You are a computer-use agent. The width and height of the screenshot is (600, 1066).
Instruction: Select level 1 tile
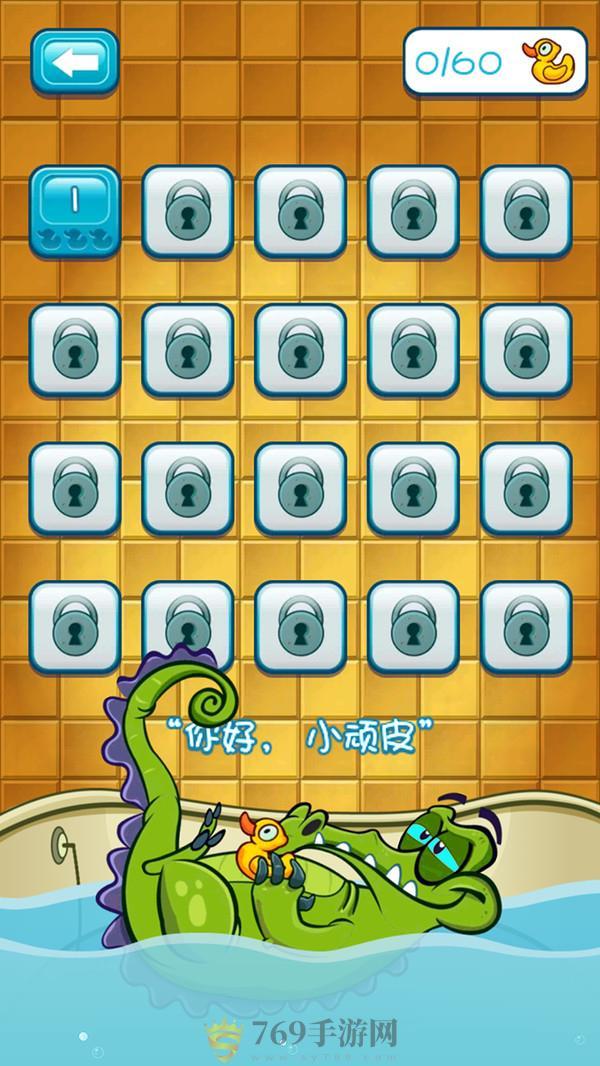point(74,211)
